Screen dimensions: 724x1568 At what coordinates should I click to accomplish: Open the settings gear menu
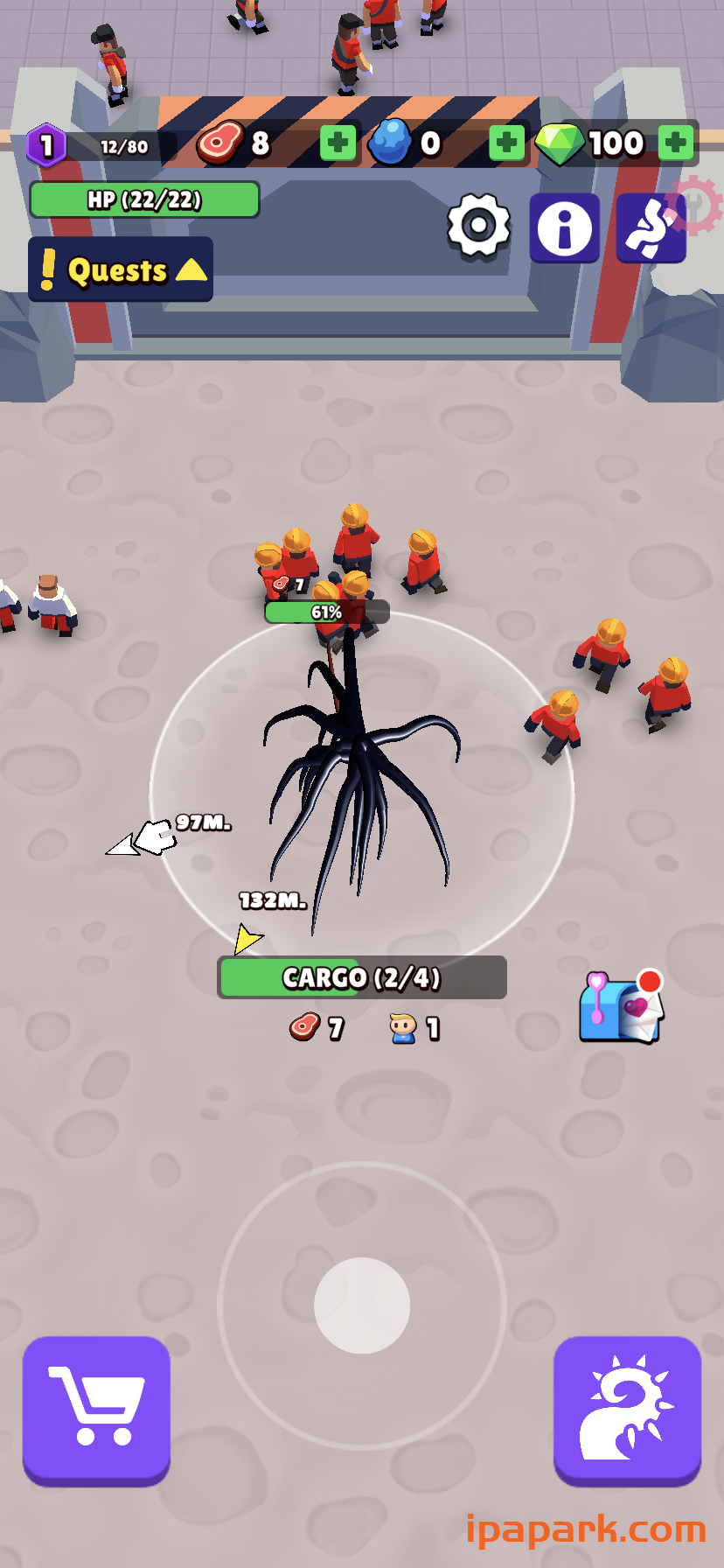point(478,227)
